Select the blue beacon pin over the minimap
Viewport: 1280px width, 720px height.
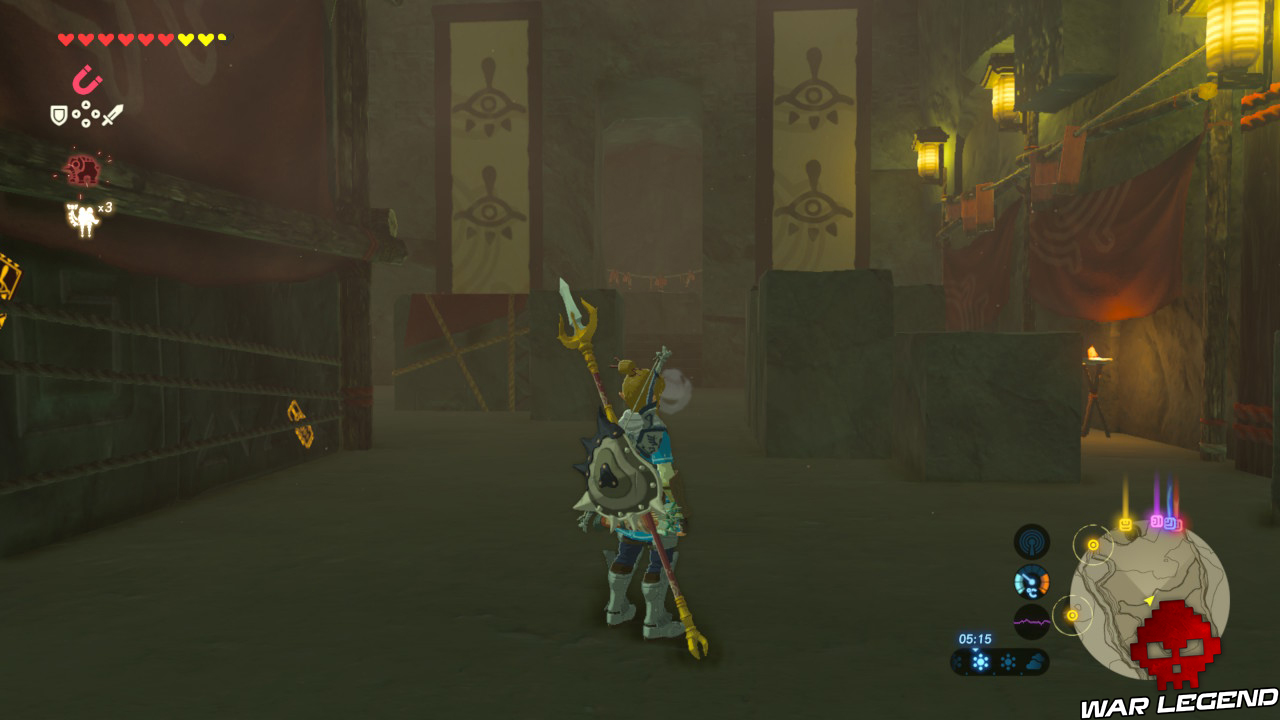(x=1172, y=522)
